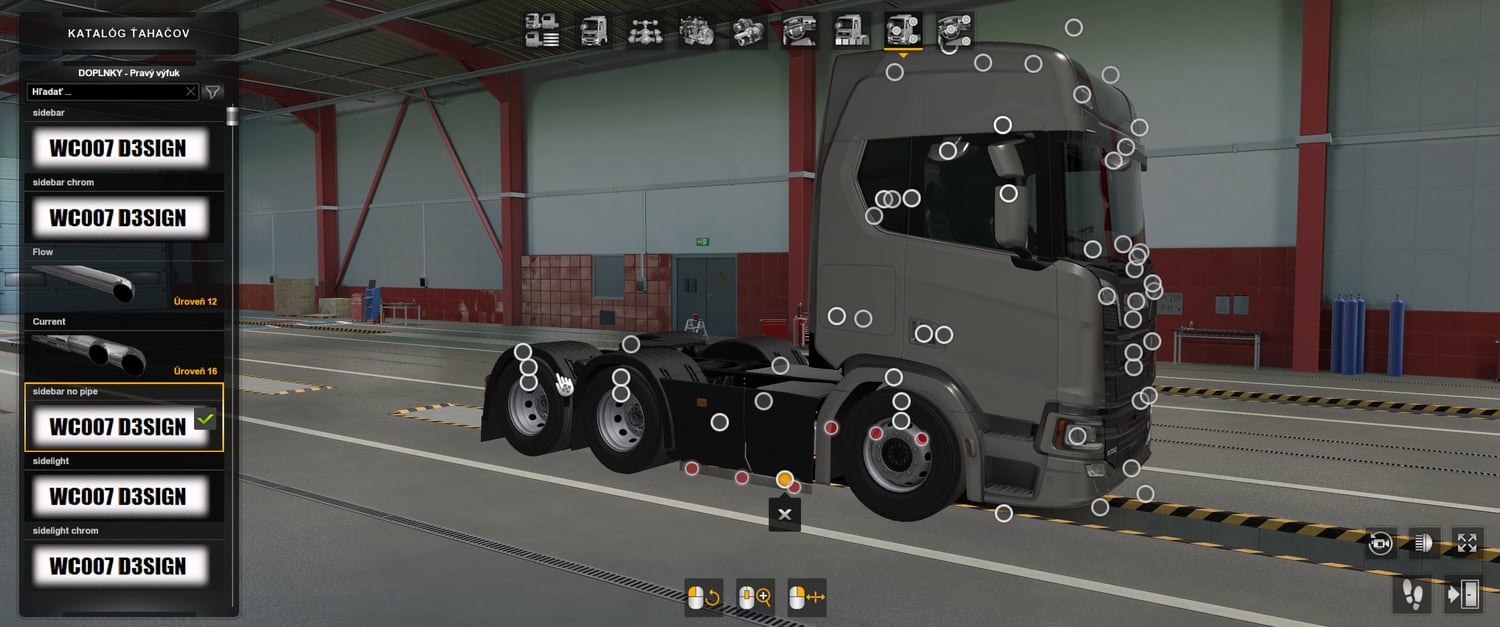Pick the 'Flow' exhaust pipe option
The height and width of the screenshot is (627, 1500).
(118, 287)
